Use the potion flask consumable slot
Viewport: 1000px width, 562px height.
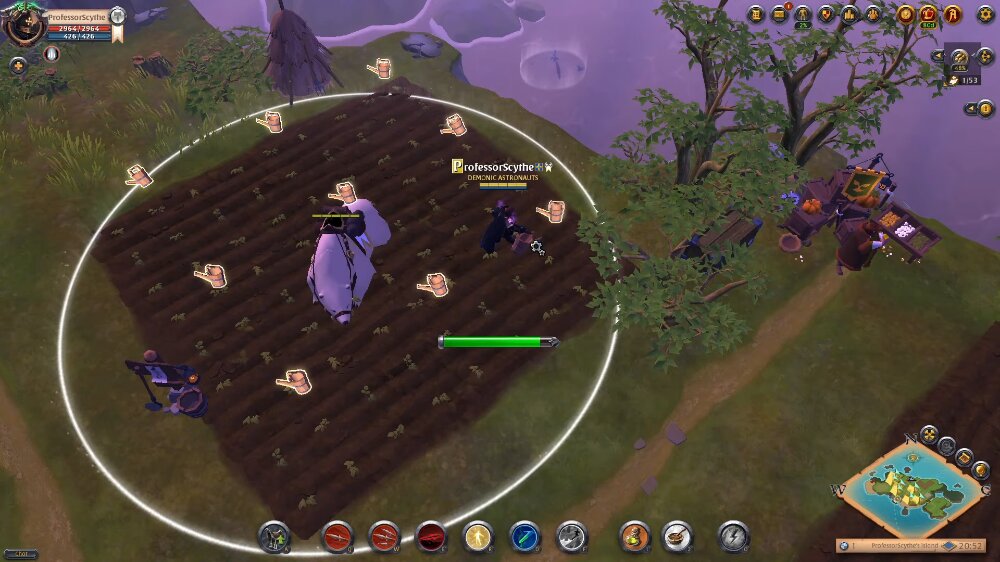tap(634, 537)
